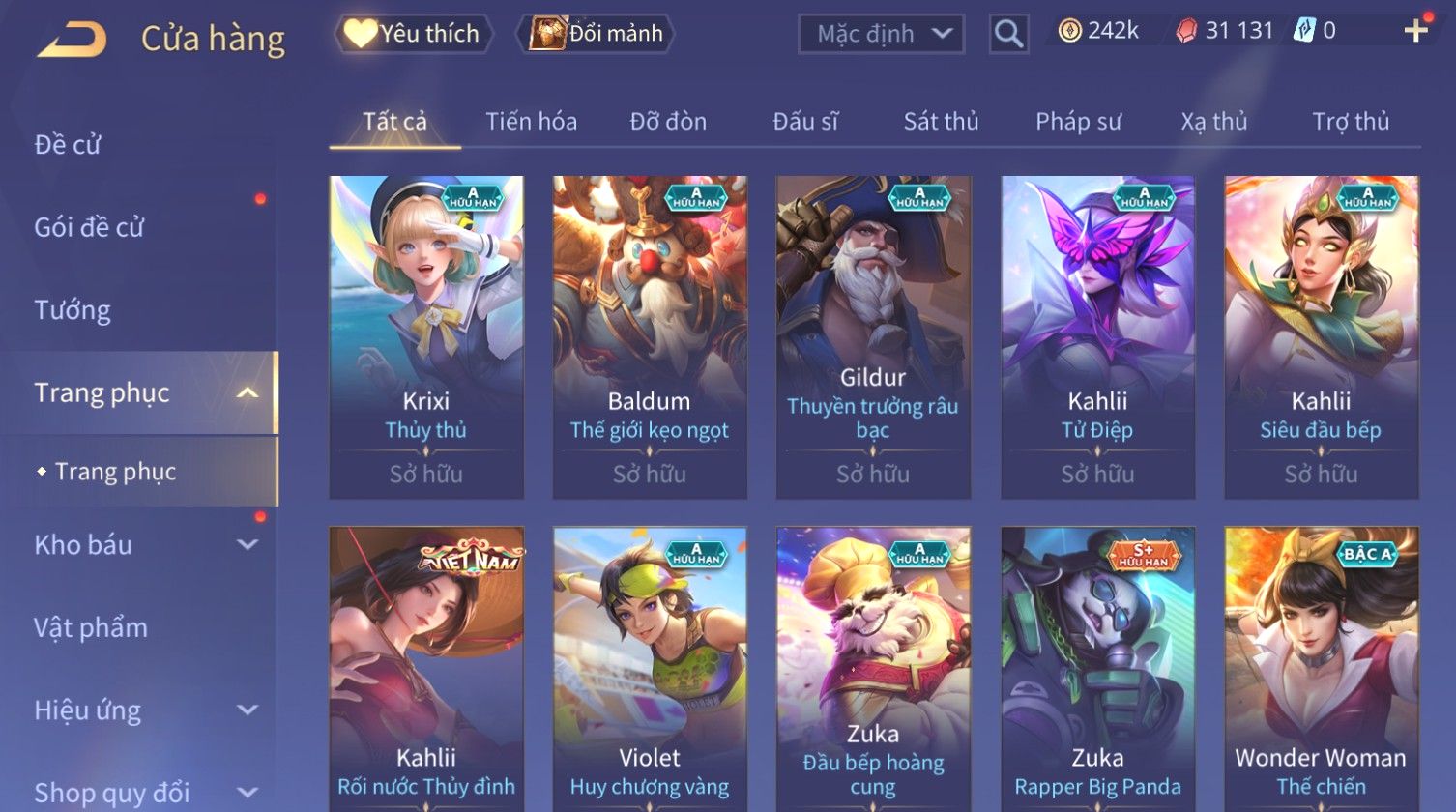1456x812 pixels.
Task: Go to the Tướng shop section
Action: pyautogui.click(x=73, y=310)
